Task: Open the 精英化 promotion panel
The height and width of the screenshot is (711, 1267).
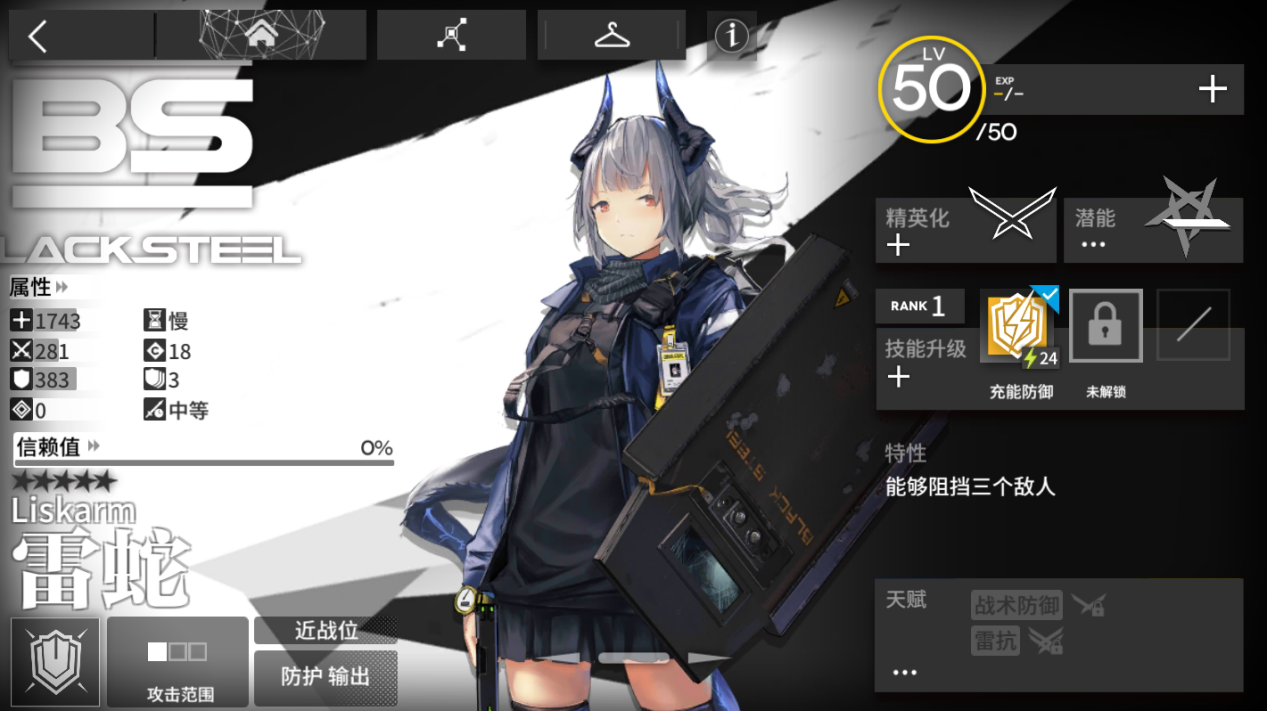Action: (x=965, y=230)
